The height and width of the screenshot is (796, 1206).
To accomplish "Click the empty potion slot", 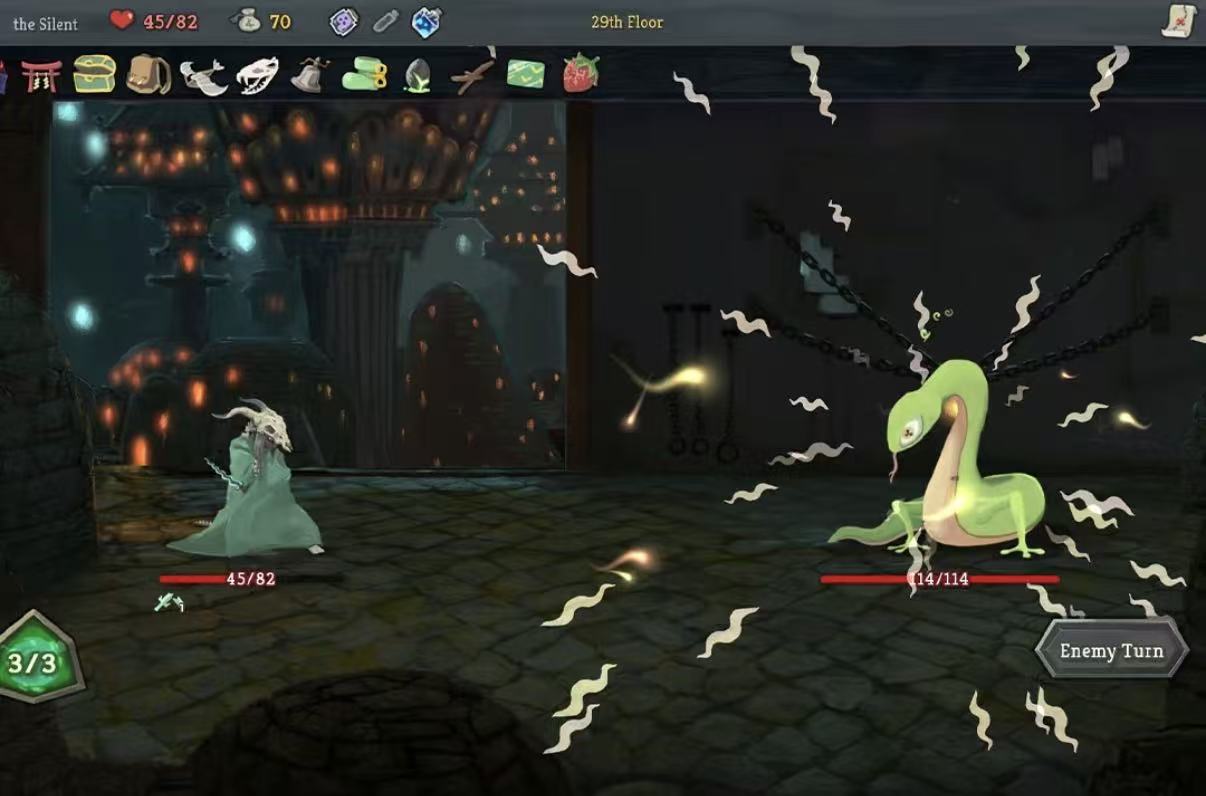I will pos(386,21).
